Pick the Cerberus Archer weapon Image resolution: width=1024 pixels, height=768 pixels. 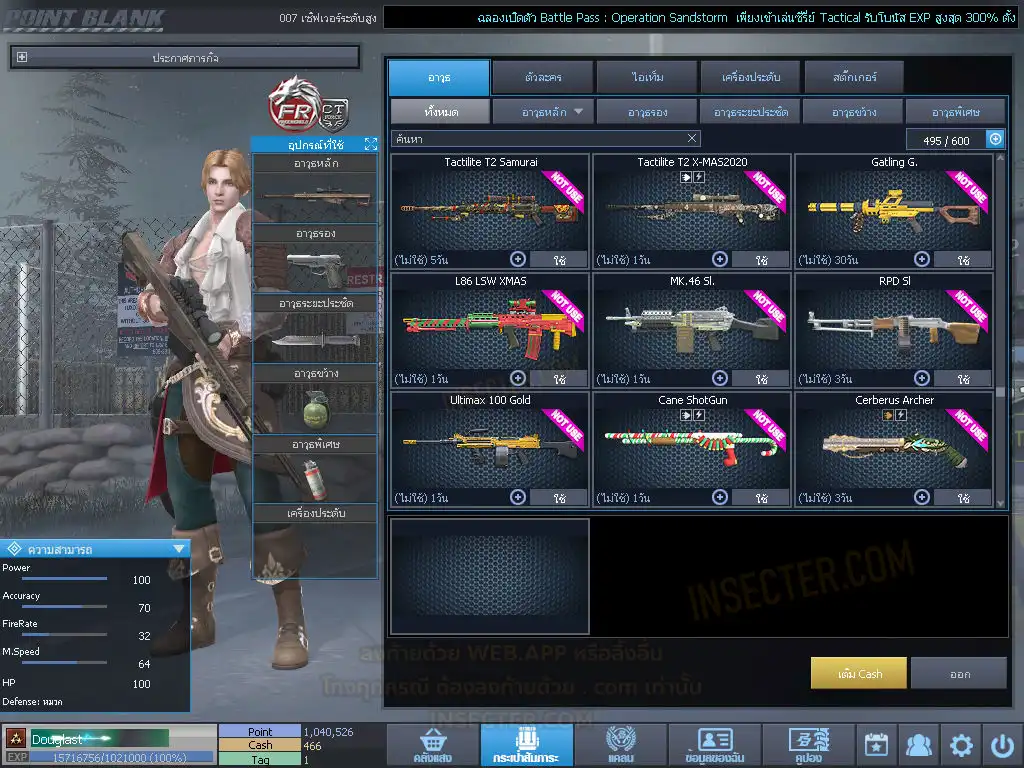pos(893,447)
